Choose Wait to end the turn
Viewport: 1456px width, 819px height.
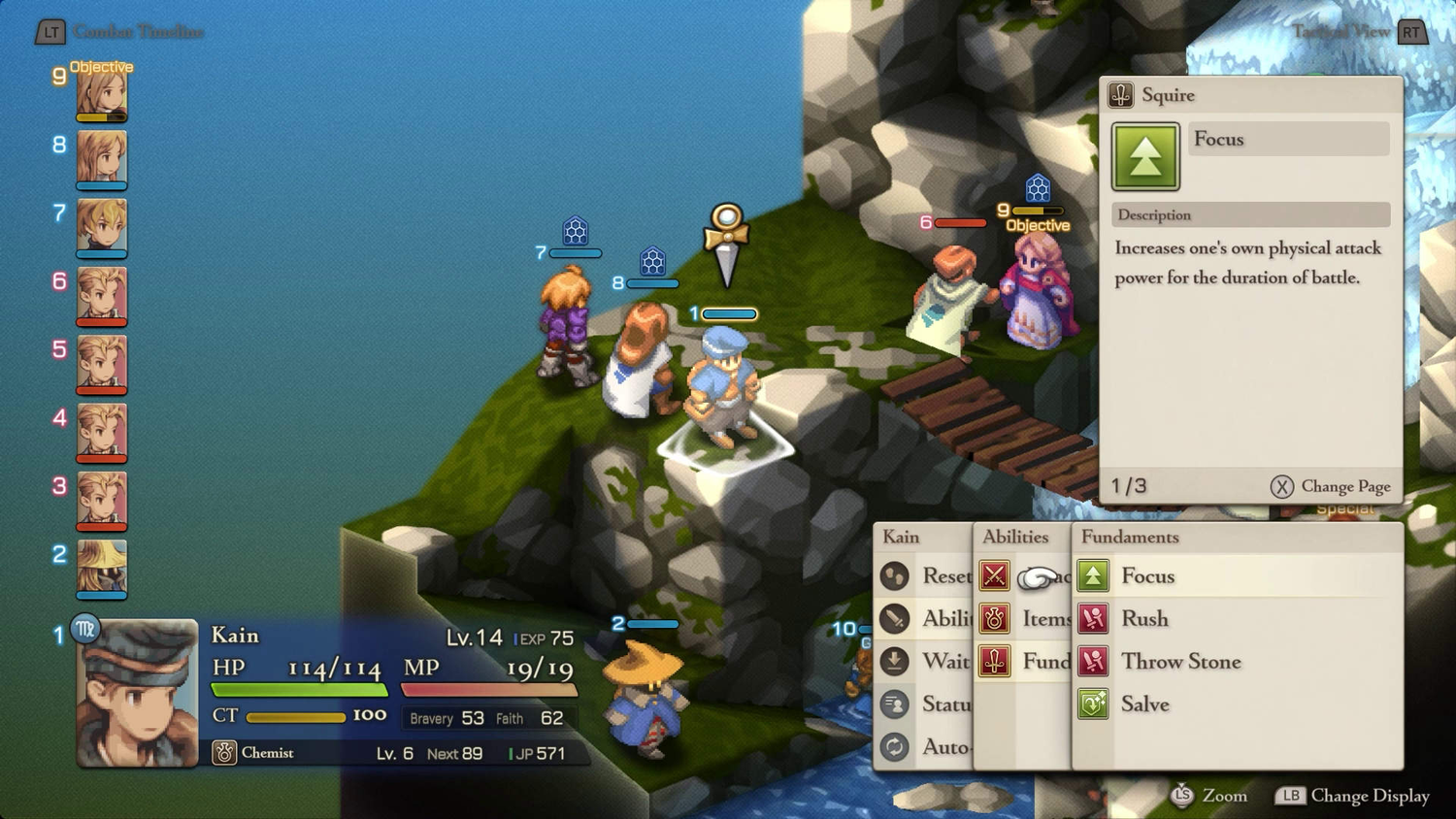coord(924,662)
